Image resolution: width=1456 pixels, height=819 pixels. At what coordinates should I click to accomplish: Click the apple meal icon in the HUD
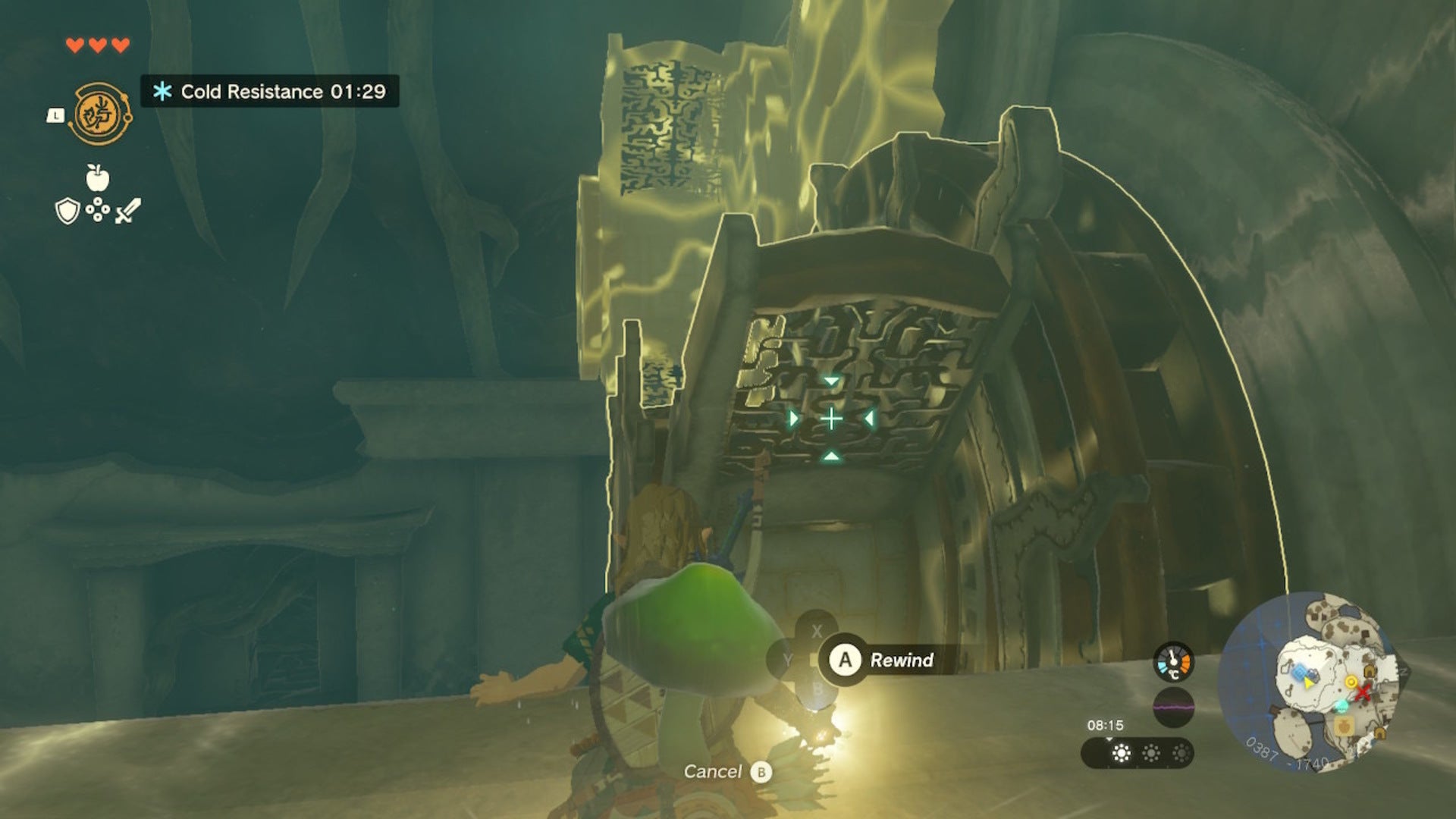pos(98,177)
